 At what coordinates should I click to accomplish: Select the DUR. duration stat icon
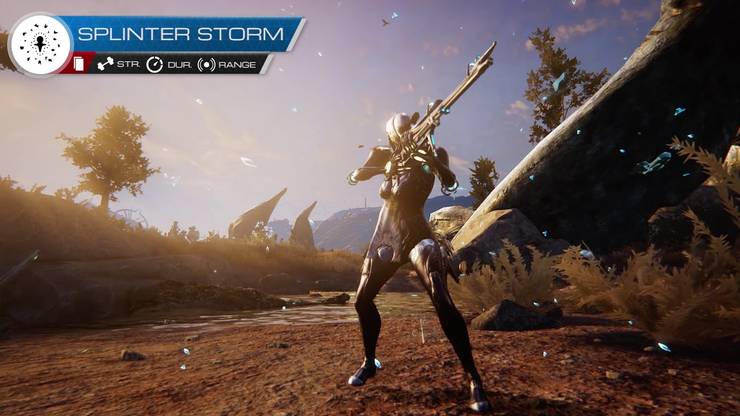(x=154, y=64)
